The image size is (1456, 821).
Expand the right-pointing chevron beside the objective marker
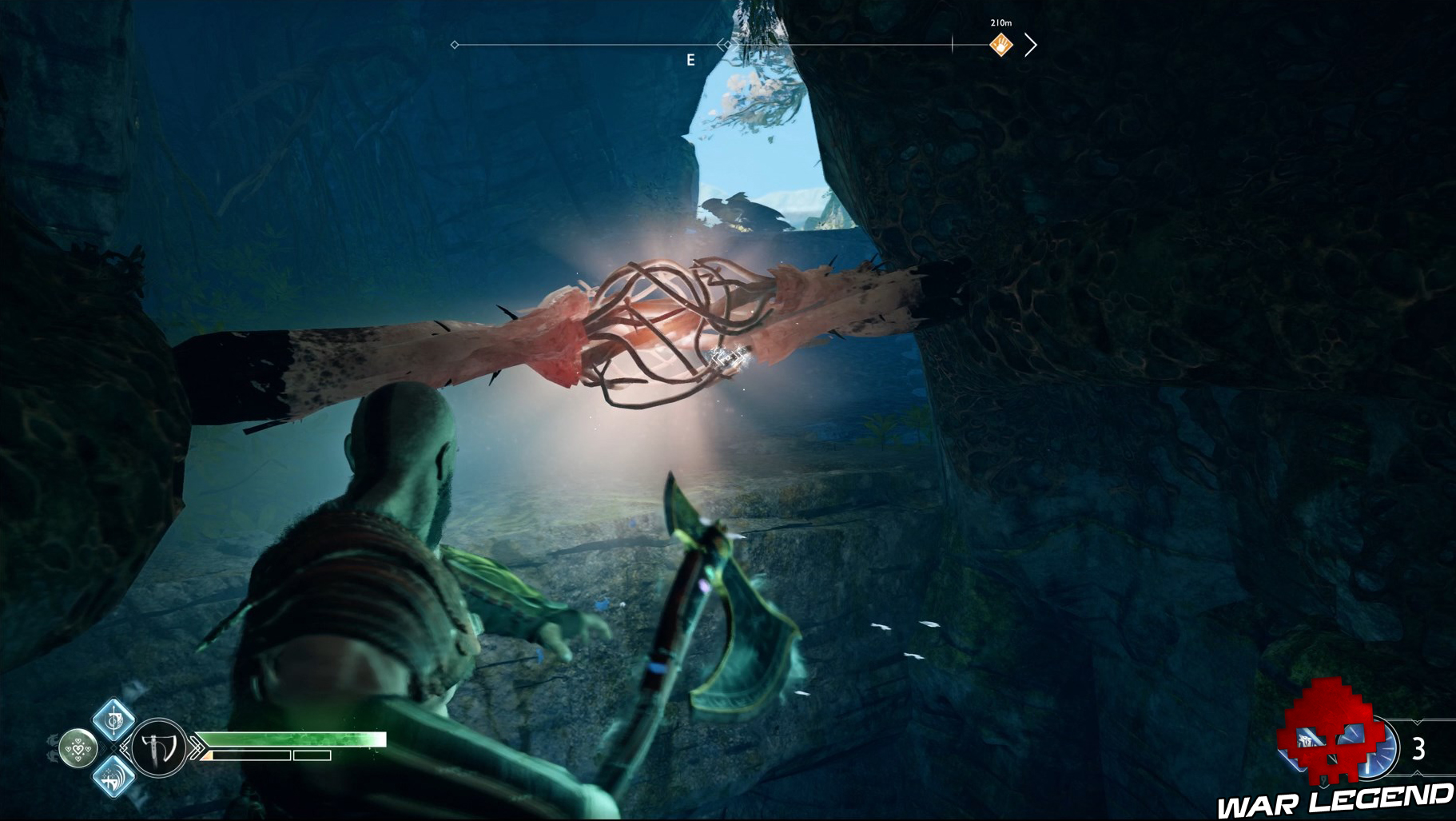pyautogui.click(x=1030, y=45)
